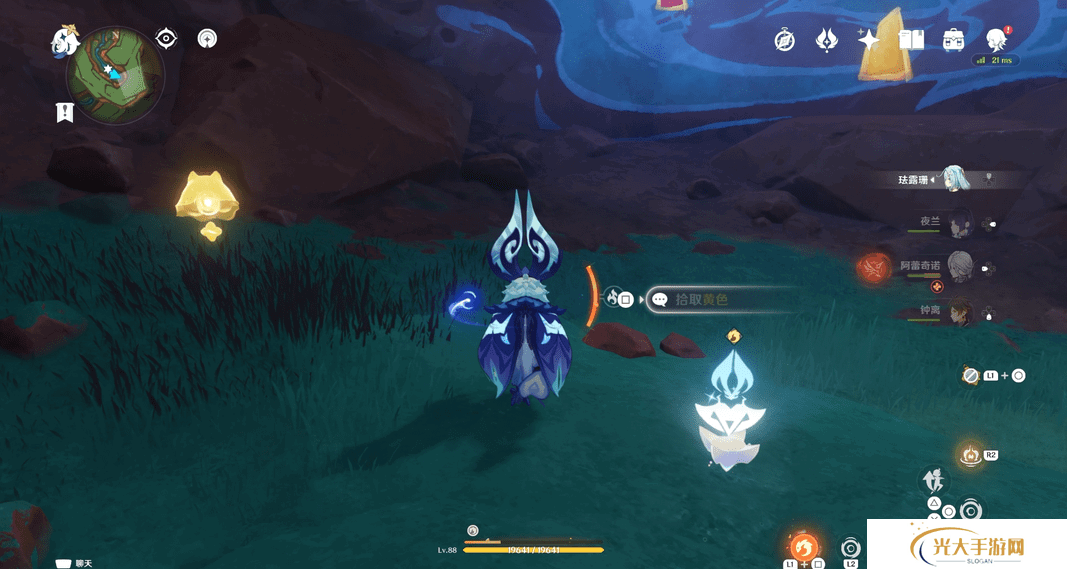Tap the sprint running-figure icon
This screenshot has width=1067, height=569.
point(933,480)
